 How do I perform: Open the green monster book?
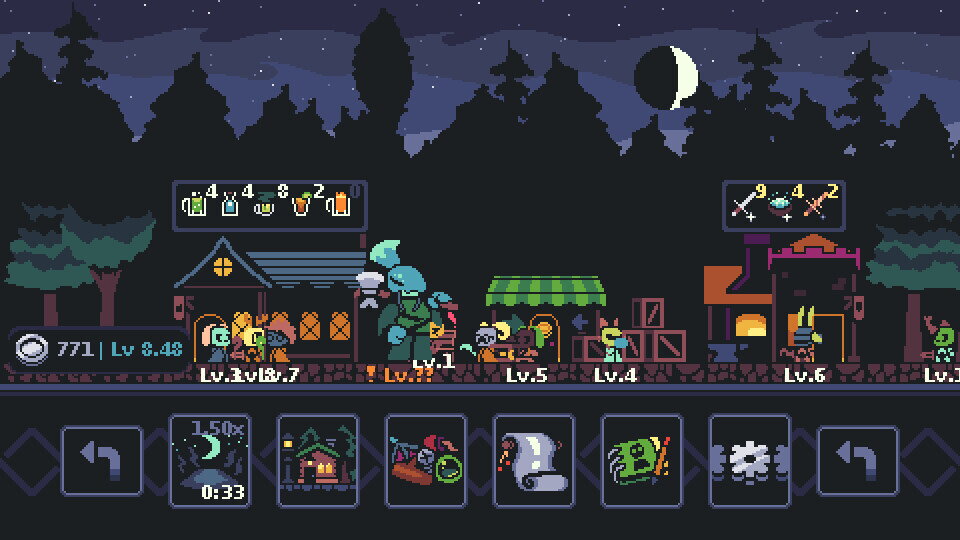click(642, 461)
